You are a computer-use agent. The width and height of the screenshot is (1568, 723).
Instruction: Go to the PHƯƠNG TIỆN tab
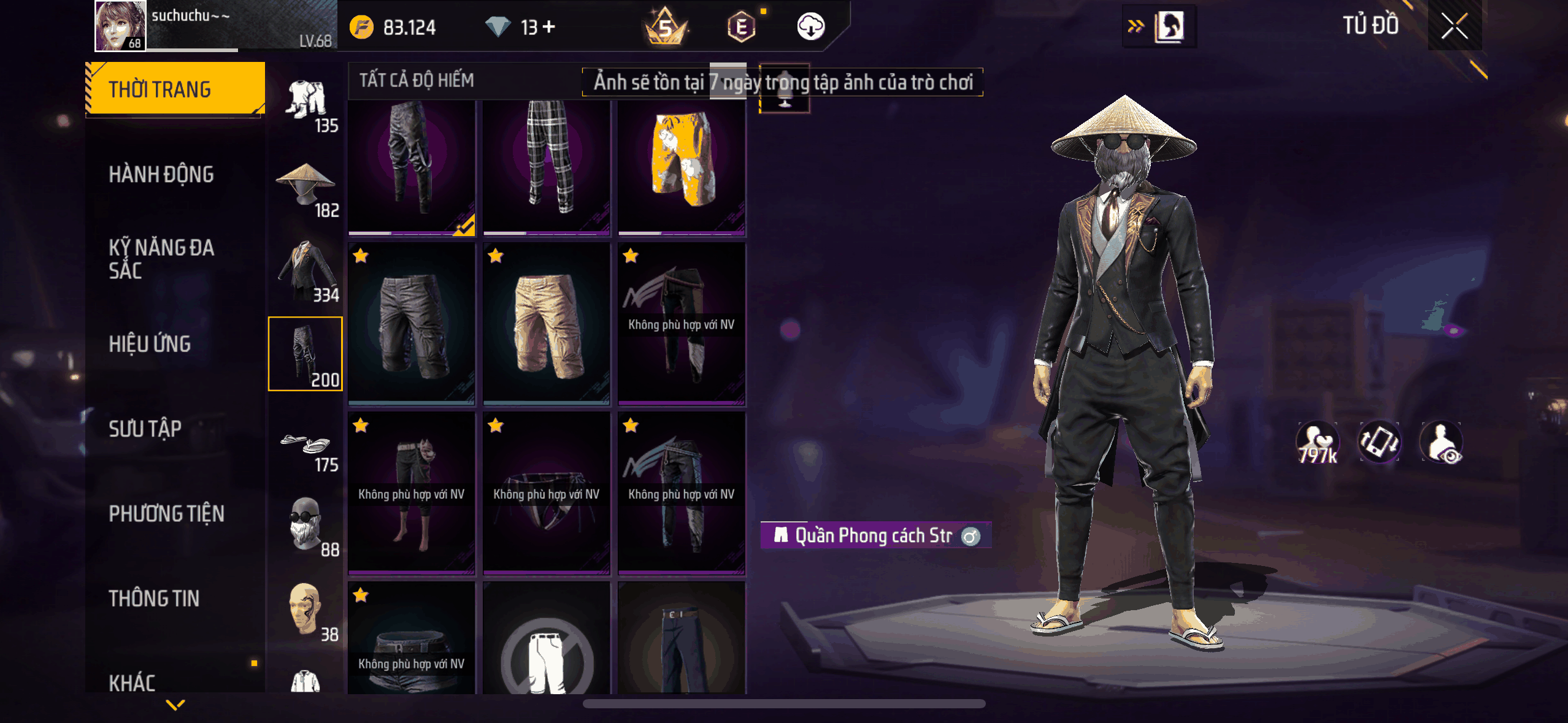pyautogui.click(x=166, y=513)
